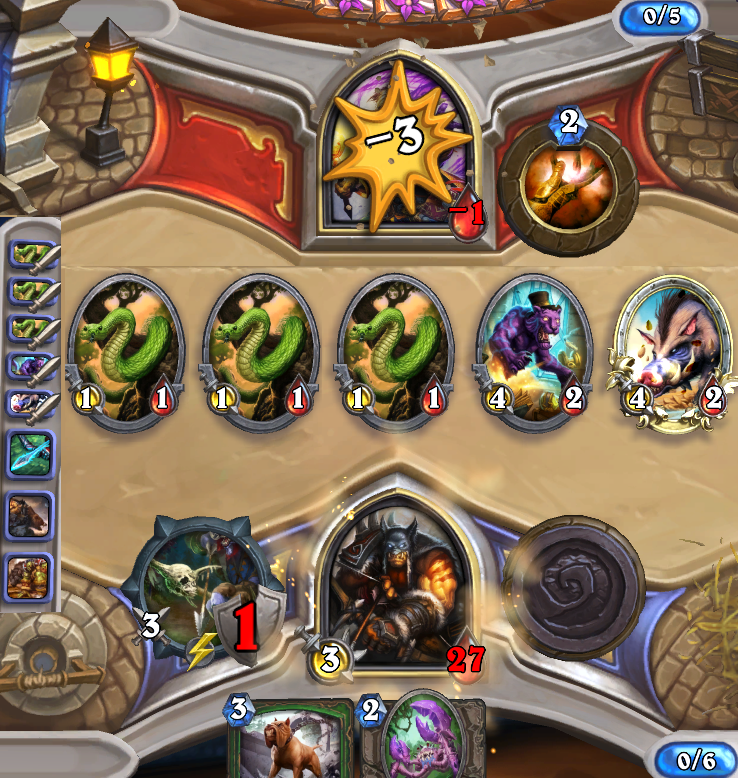The image size is (738, 778).
Task: Open the orc warriors history tile
Action: click(30, 575)
